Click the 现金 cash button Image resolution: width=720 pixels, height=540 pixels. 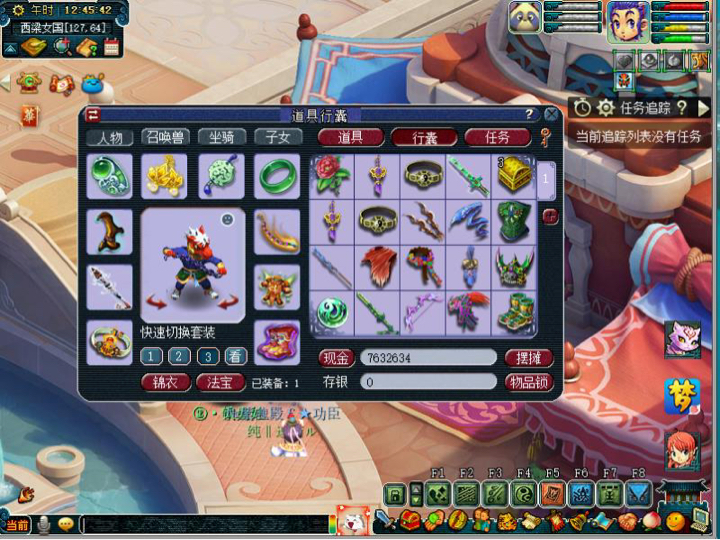[337, 357]
